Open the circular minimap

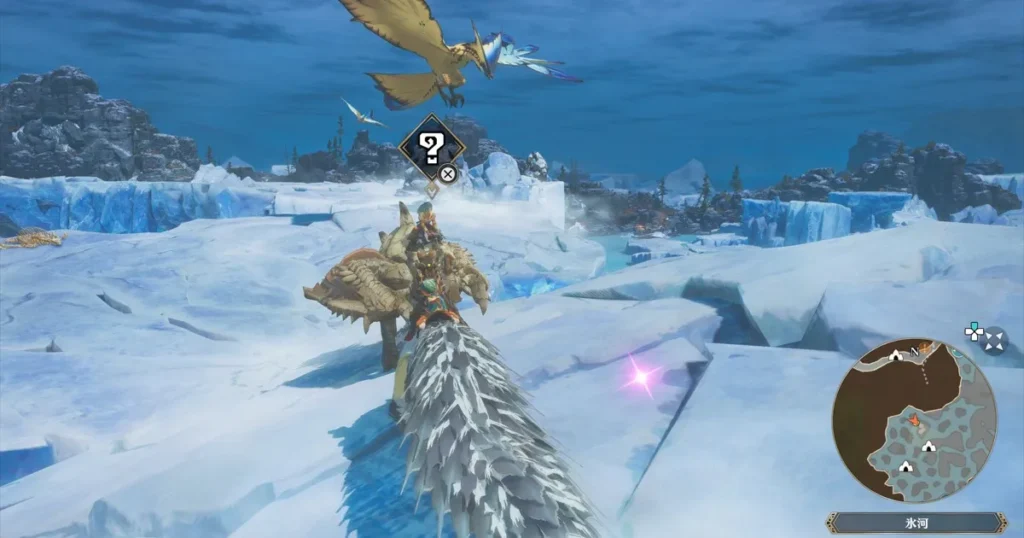tap(914, 421)
